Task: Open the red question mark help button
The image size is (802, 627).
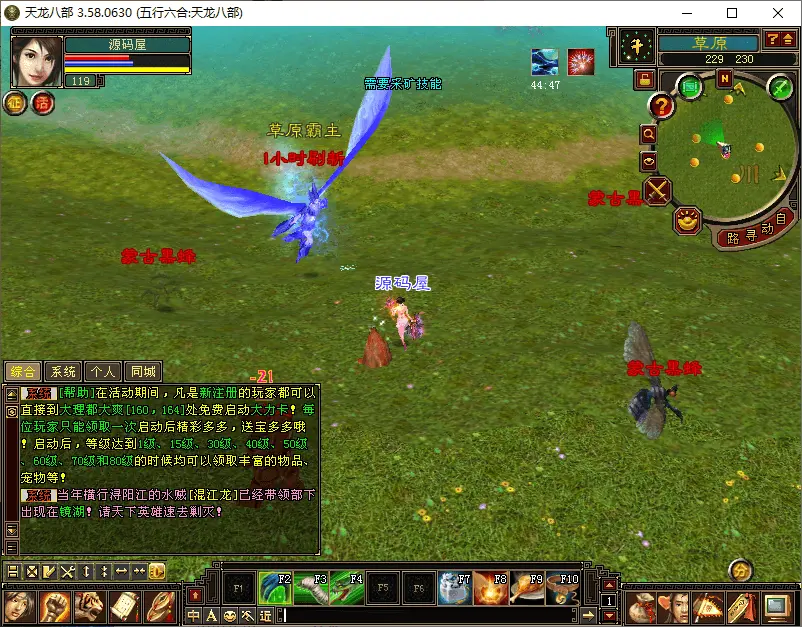Action: click(660, 104)
